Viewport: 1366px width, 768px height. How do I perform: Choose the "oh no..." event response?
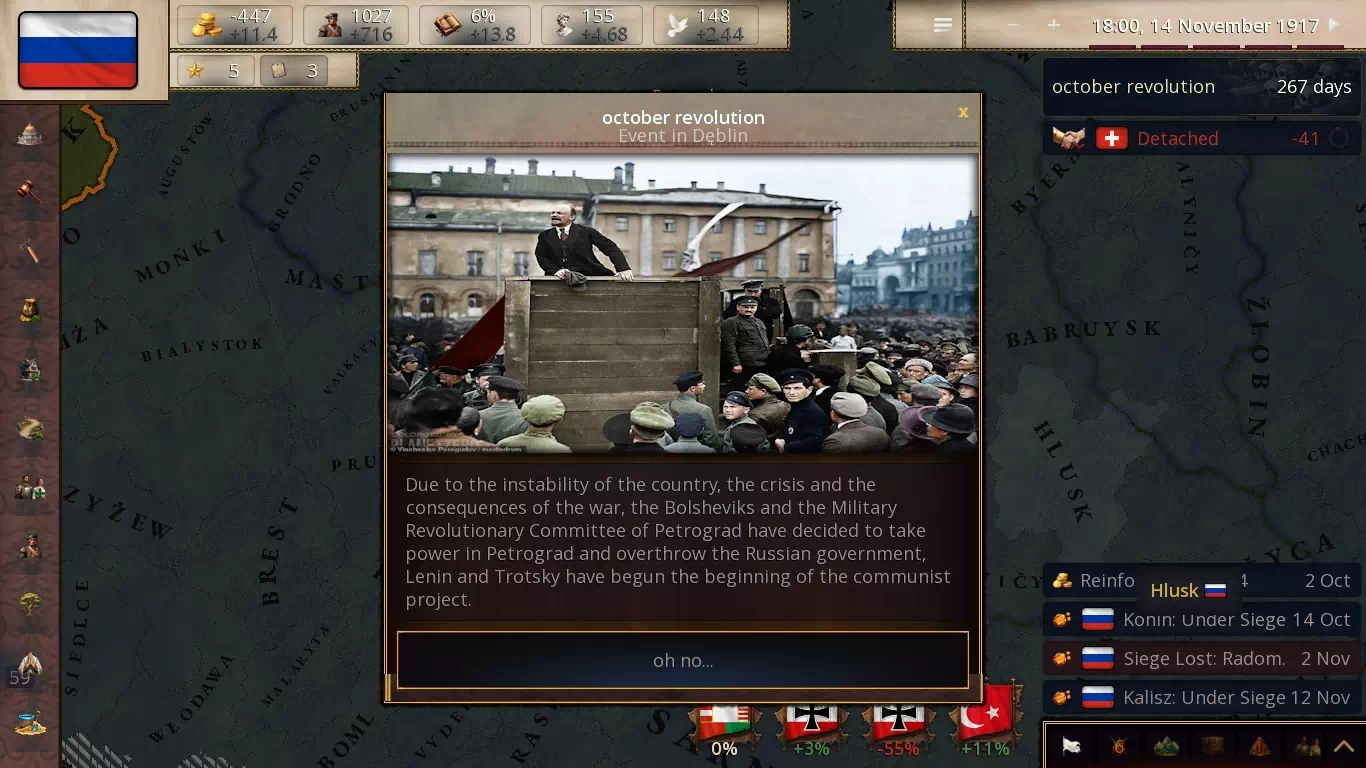tap(683, 660)
